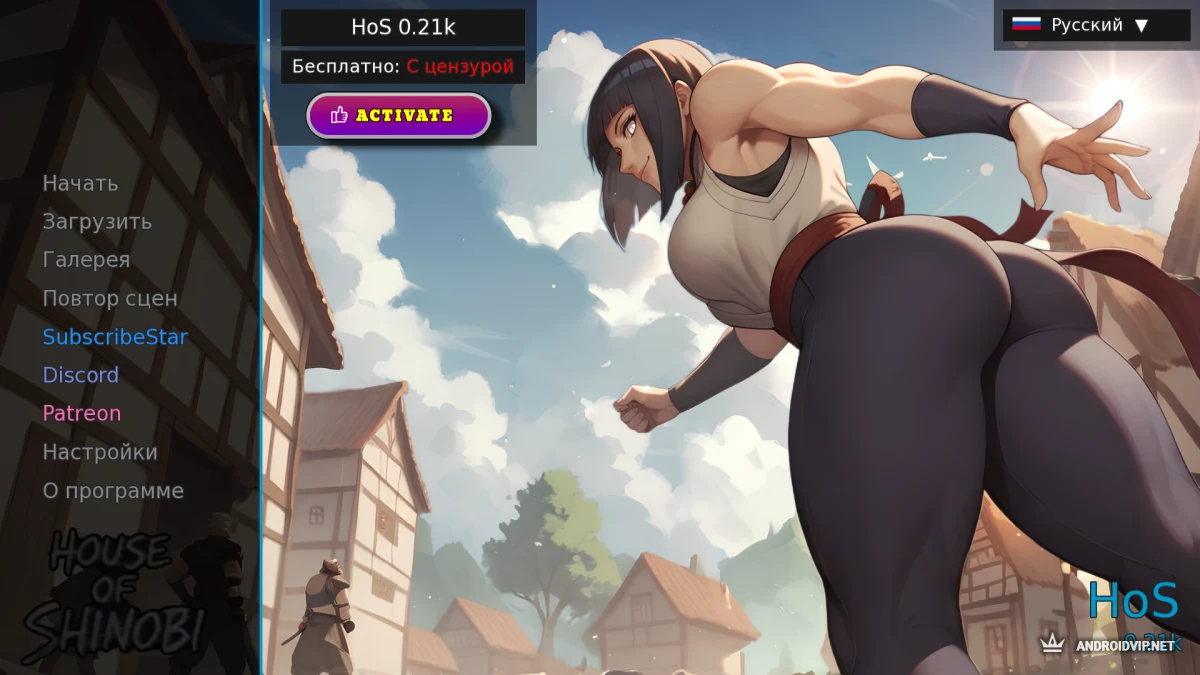Open the SubscribeStar link
Screen dimensions: 1200x675
(115, 337)
